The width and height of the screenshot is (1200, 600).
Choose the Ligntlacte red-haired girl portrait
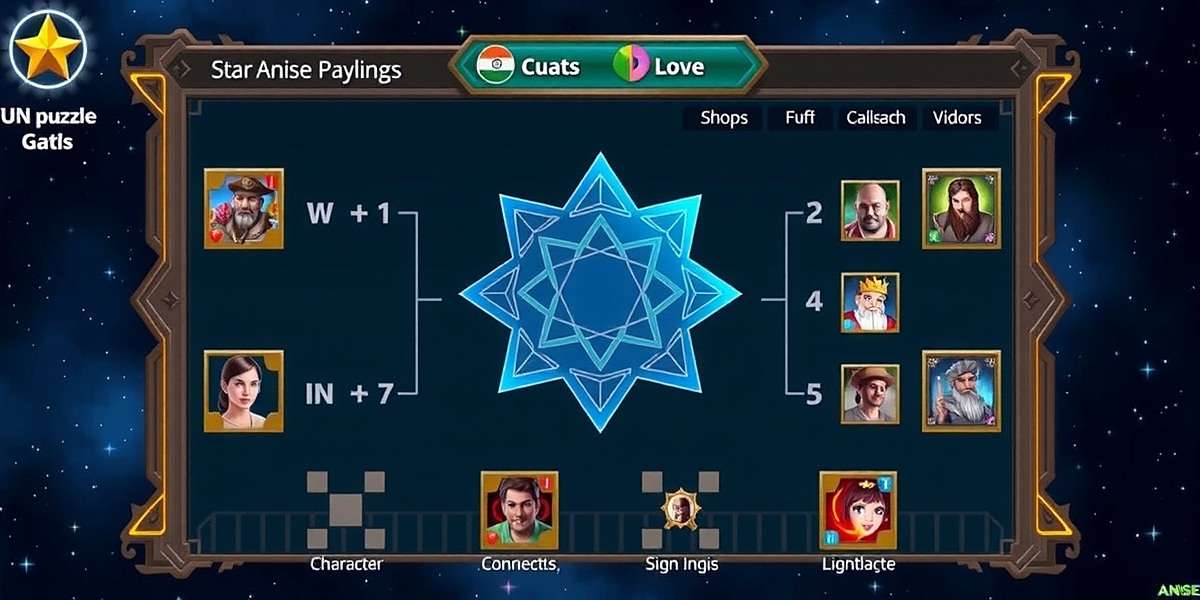click(x=858, y=510)
